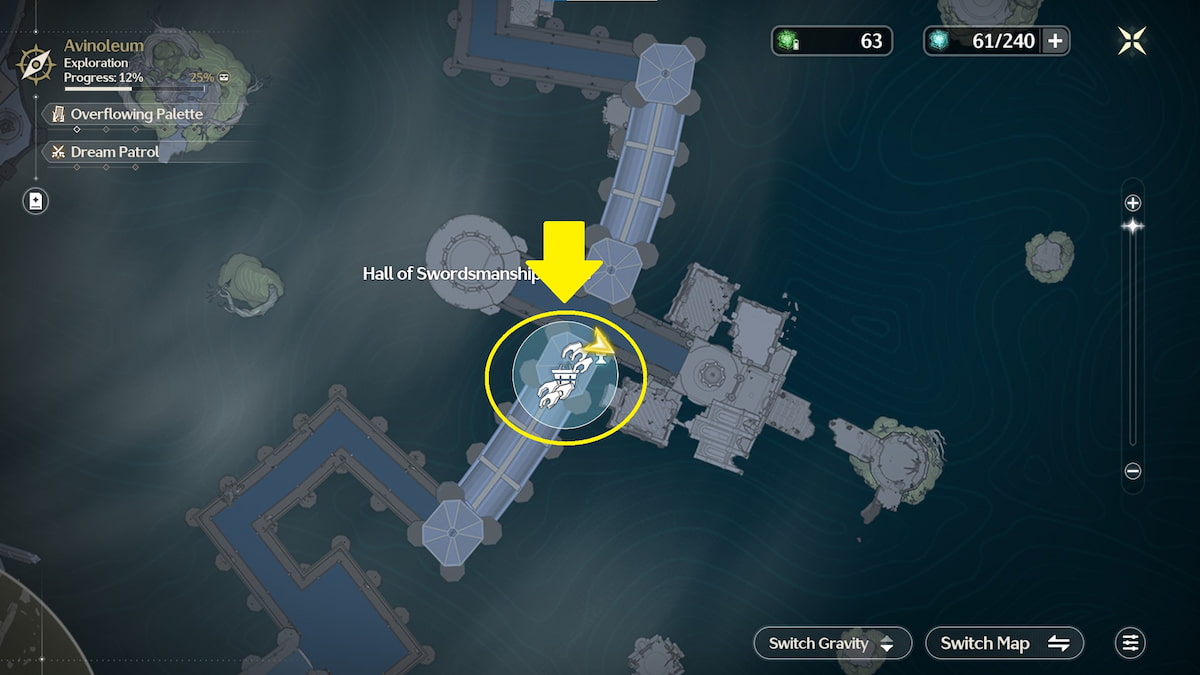This screenshot has height=675, width=1200.
Task: Select the Dream Patrol tracker
Action: (x=113, y=152)
